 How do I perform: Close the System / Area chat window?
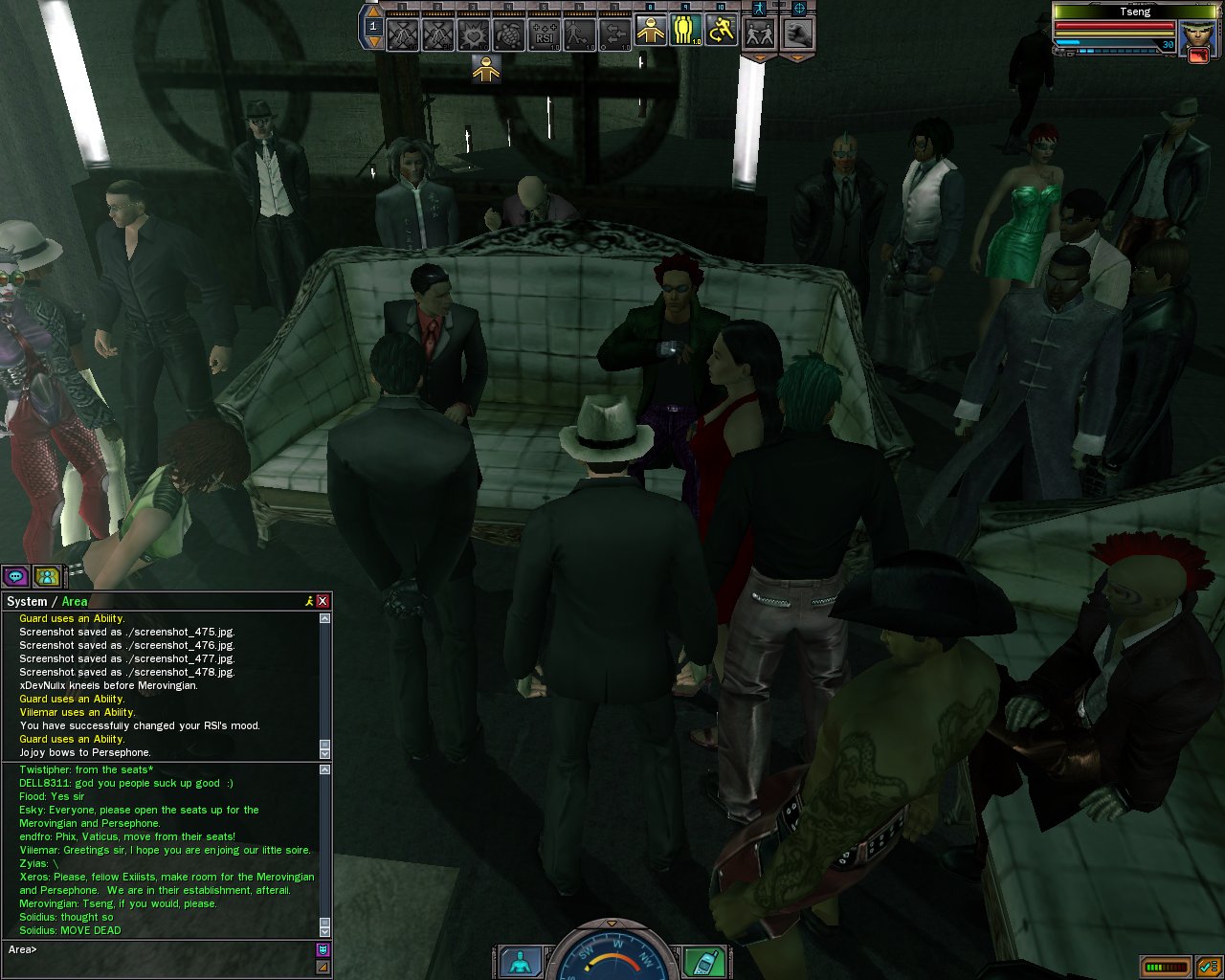pos(323,601)
